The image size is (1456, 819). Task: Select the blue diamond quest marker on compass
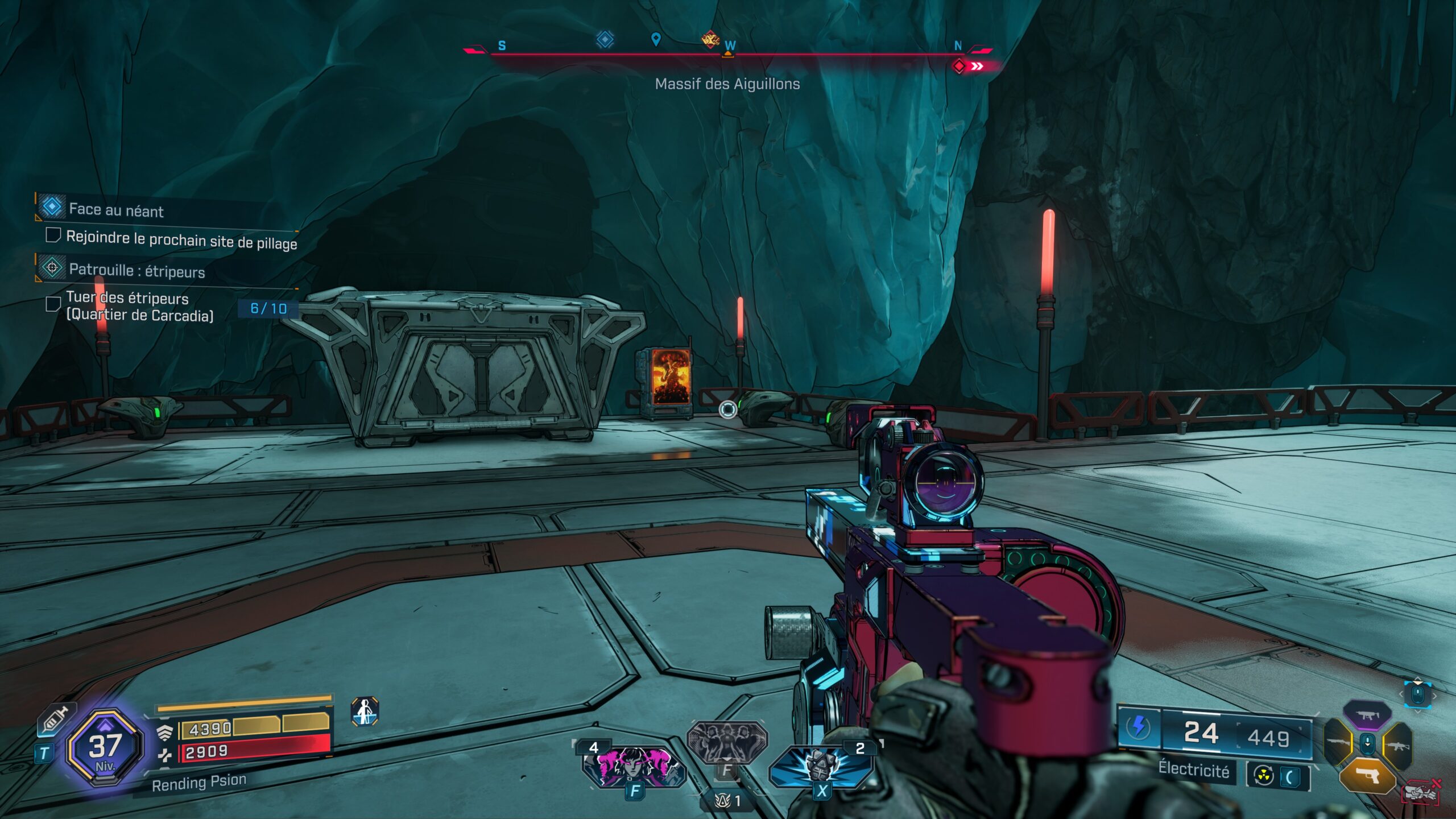605,39
